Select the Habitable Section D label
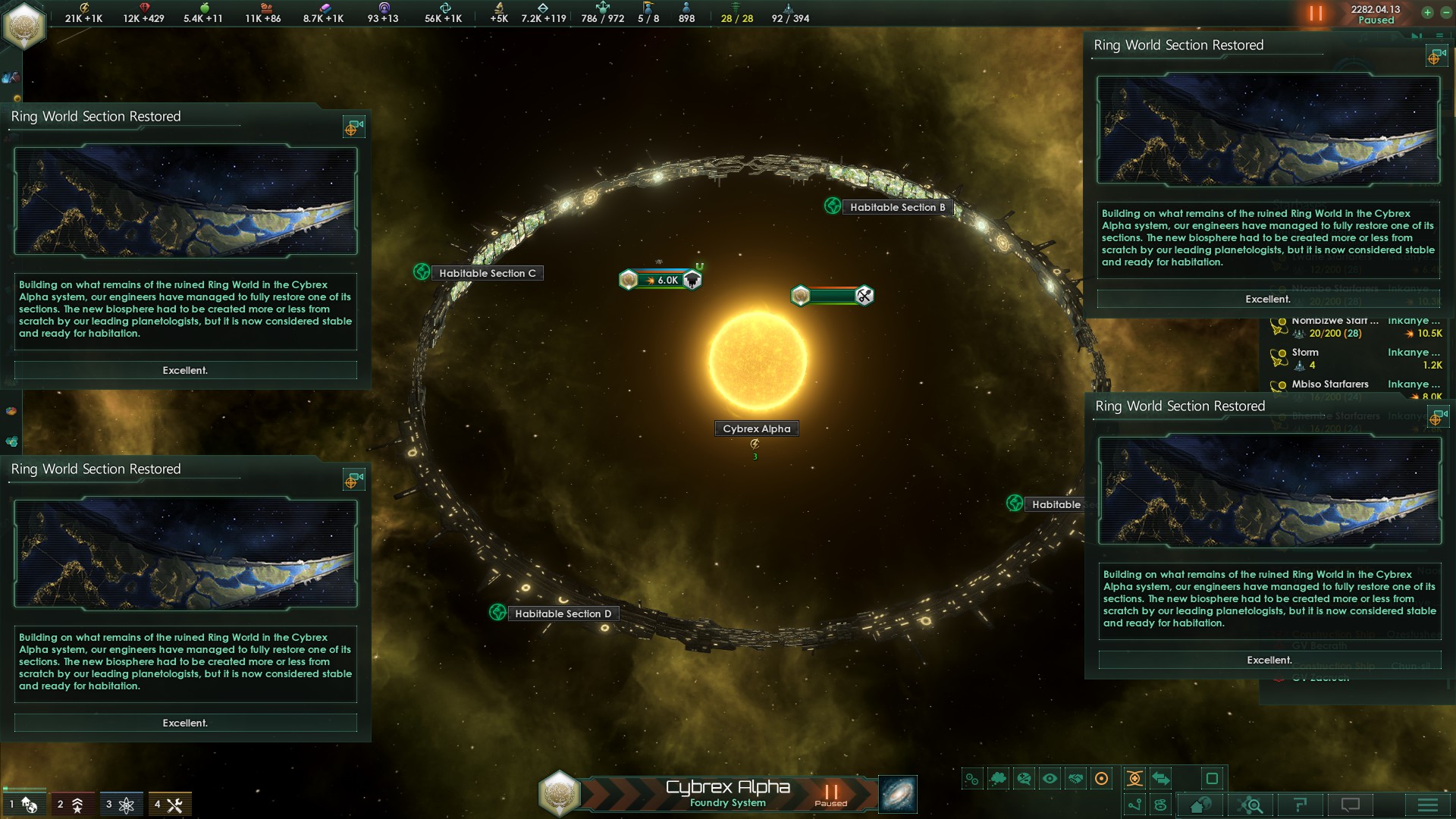Viewport: 1456px width, 819px height. coord(563,613)
